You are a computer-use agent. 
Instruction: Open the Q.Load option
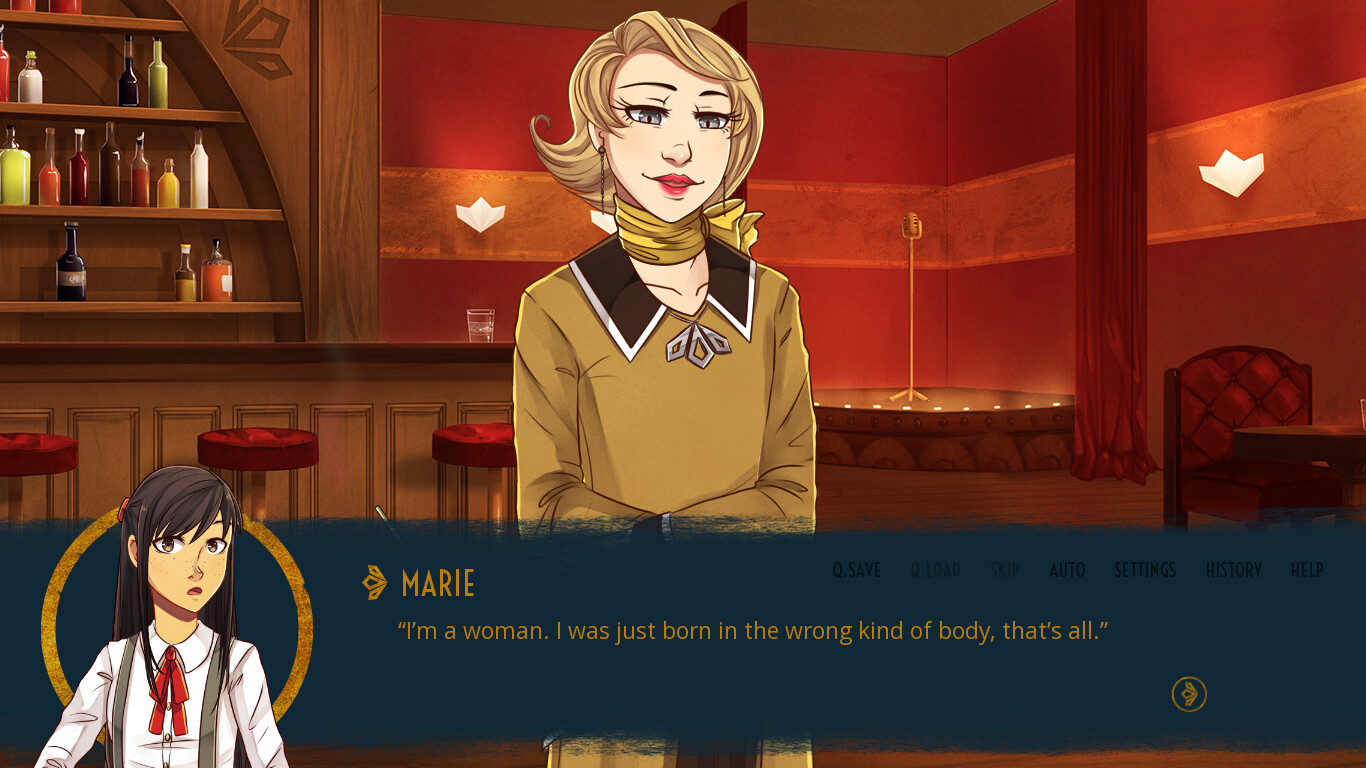[x=935, y=570]
